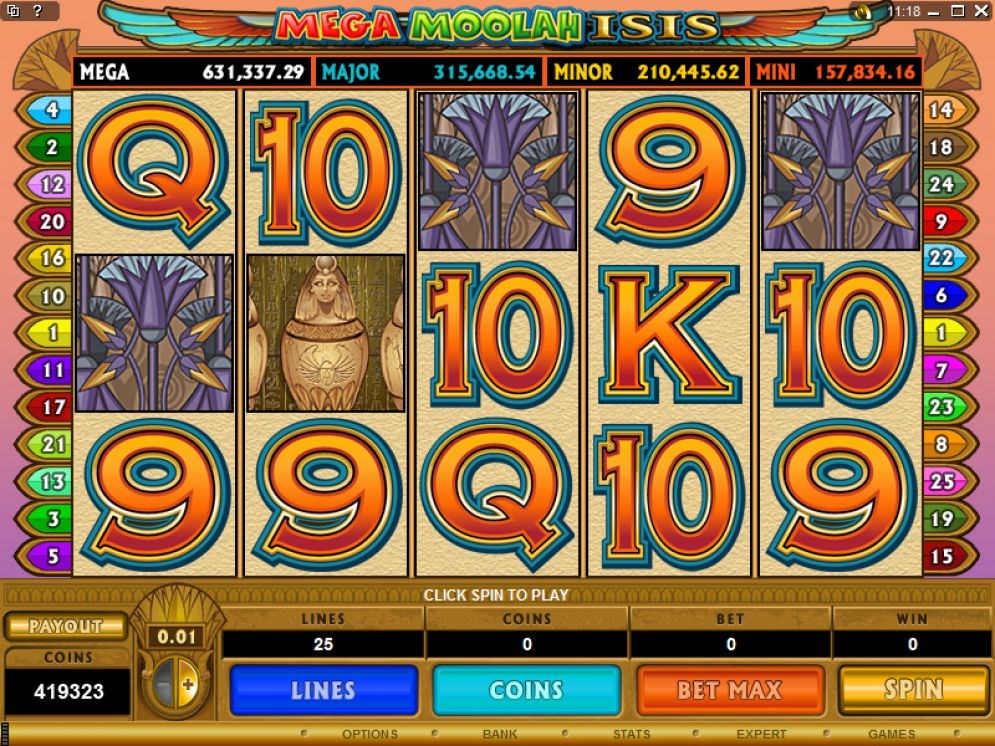This screenshot has width=995, height=746.
Task: Open the help question mark icon
Action: point(37,11)
